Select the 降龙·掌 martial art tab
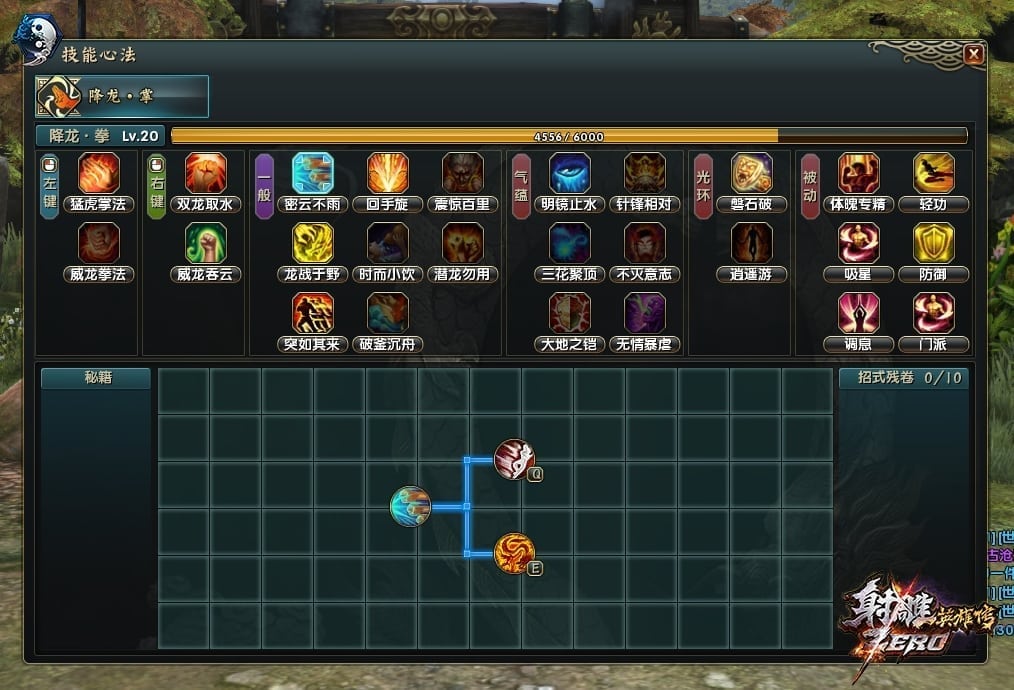Screen dimensions: 1014x690 pos(122,96)
